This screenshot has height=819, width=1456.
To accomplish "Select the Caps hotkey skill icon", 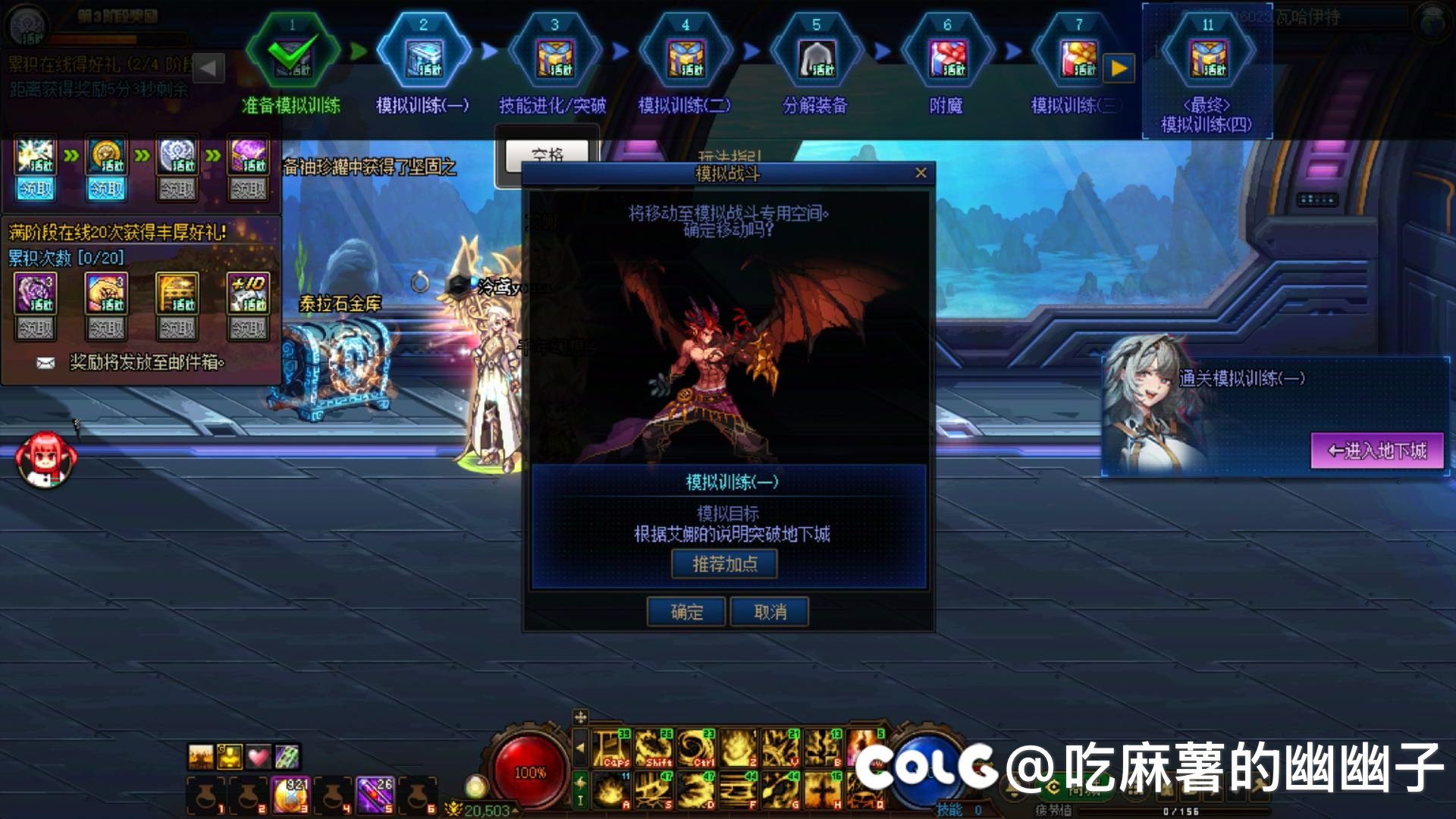I will [x=612, y=747].
